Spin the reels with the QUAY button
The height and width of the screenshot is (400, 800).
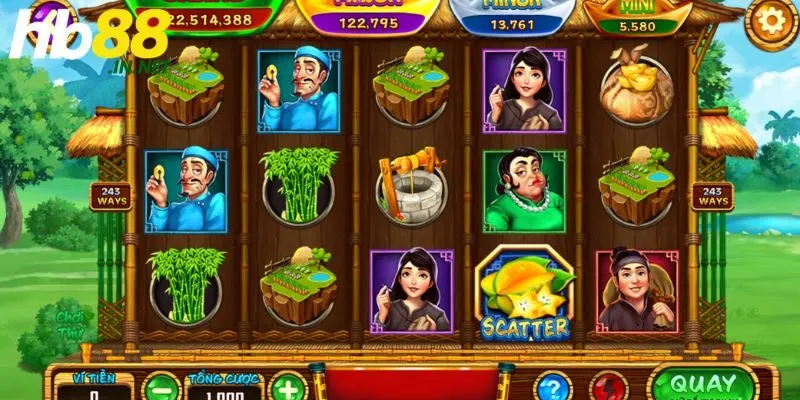coord(704,385)
